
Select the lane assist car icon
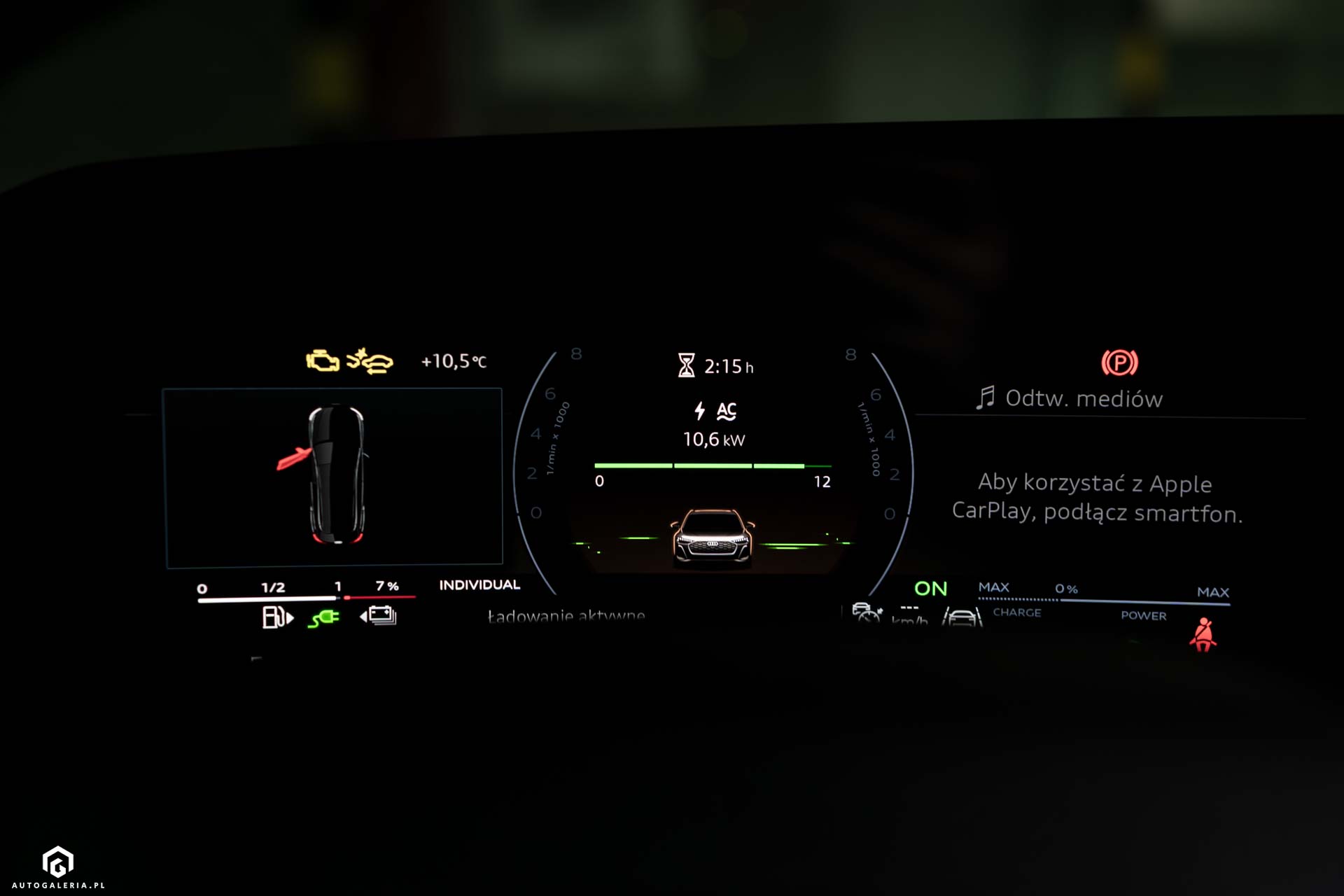click(x=961, y=617)
